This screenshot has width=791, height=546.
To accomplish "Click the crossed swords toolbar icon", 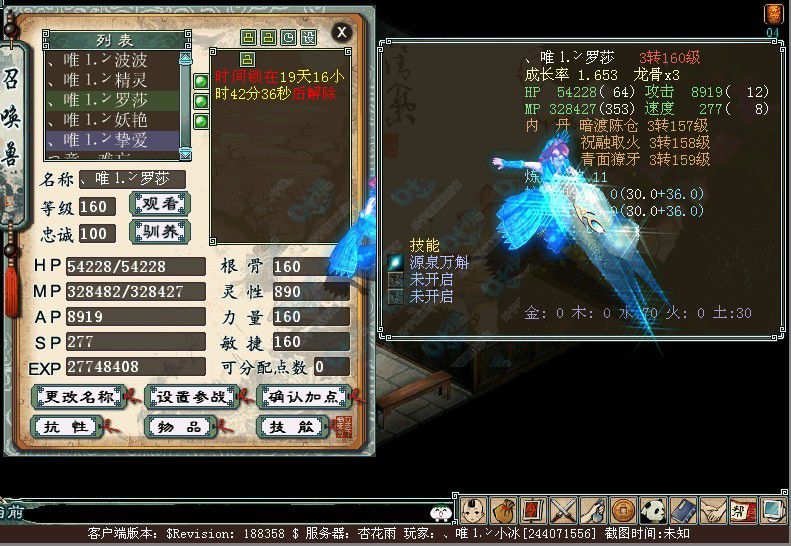I will point(564,510).
